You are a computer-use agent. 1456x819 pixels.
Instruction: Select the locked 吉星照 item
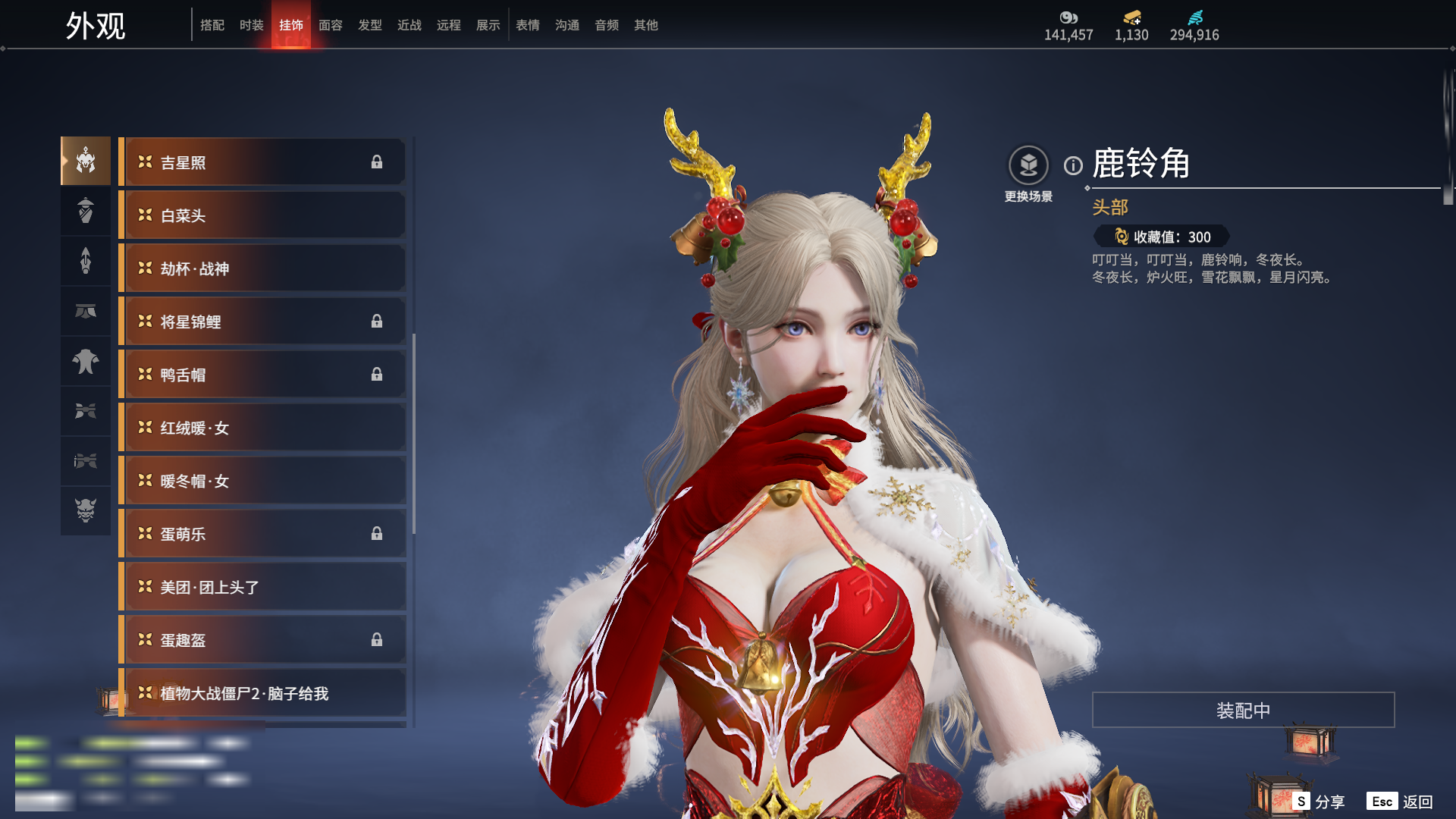point(262,162)
